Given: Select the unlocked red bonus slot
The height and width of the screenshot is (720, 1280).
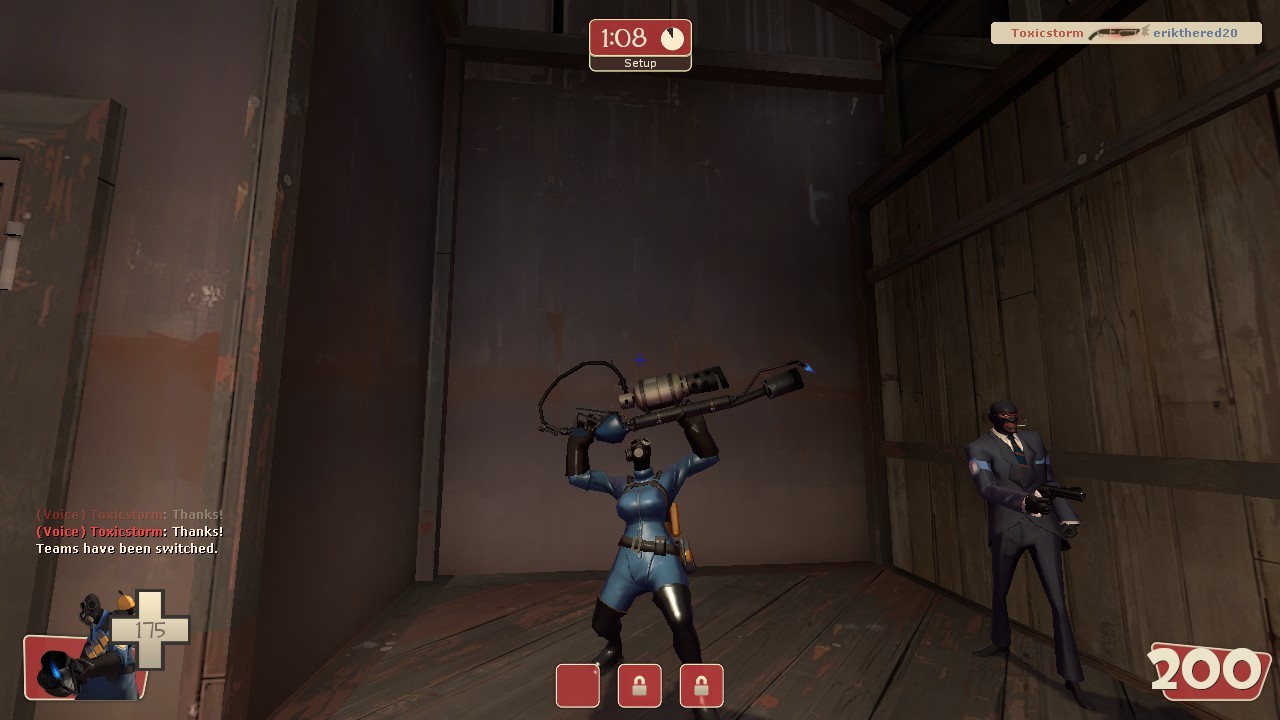Looking at the screenshot, I should click(x=577, y=685).
